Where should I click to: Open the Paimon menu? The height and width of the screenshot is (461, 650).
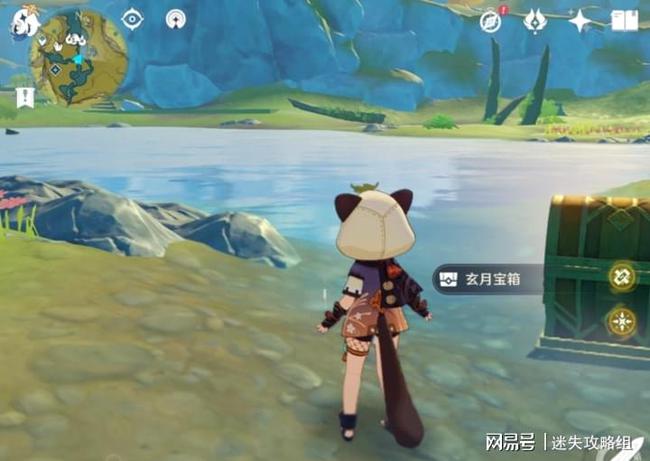point(24,22)
